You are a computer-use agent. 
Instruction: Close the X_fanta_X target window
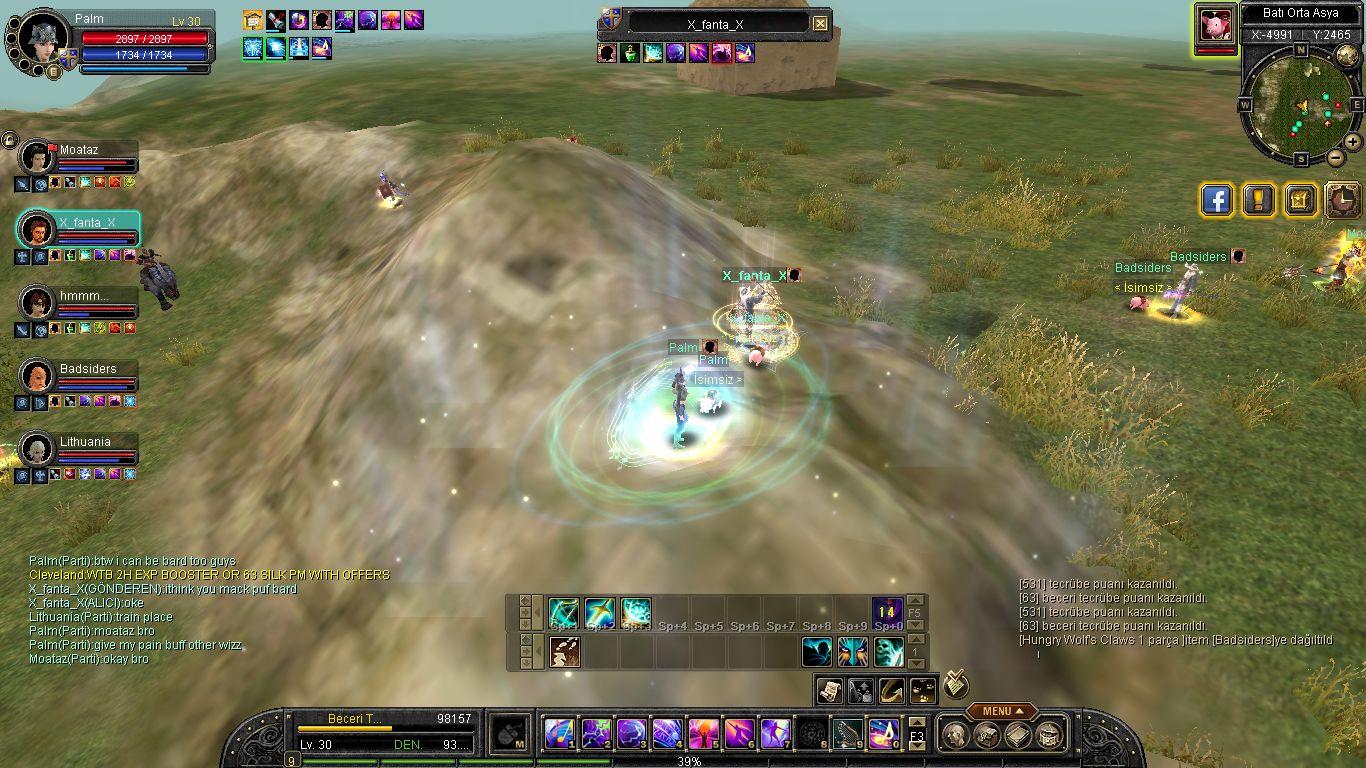(x=820, y=24)
